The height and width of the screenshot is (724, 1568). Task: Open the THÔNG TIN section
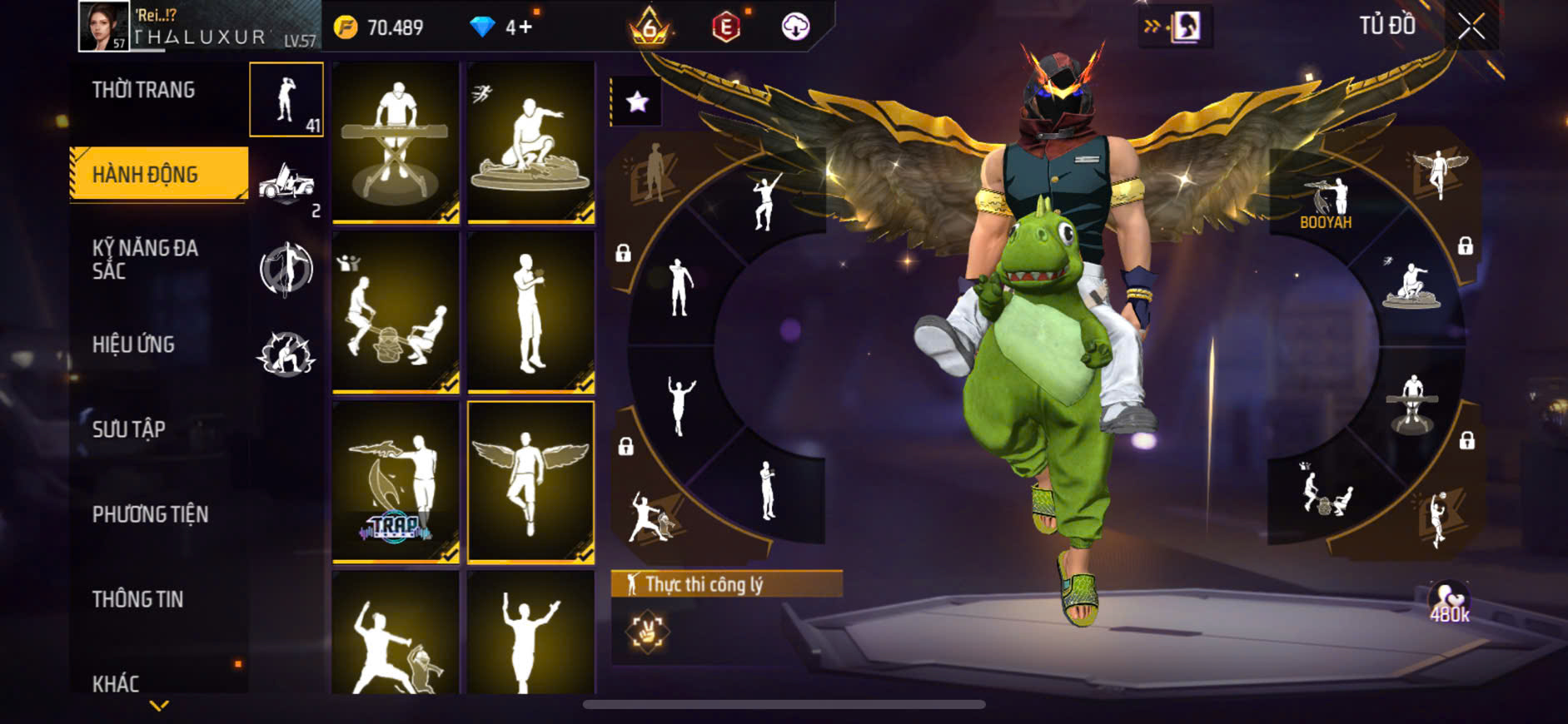click(137, 599)
